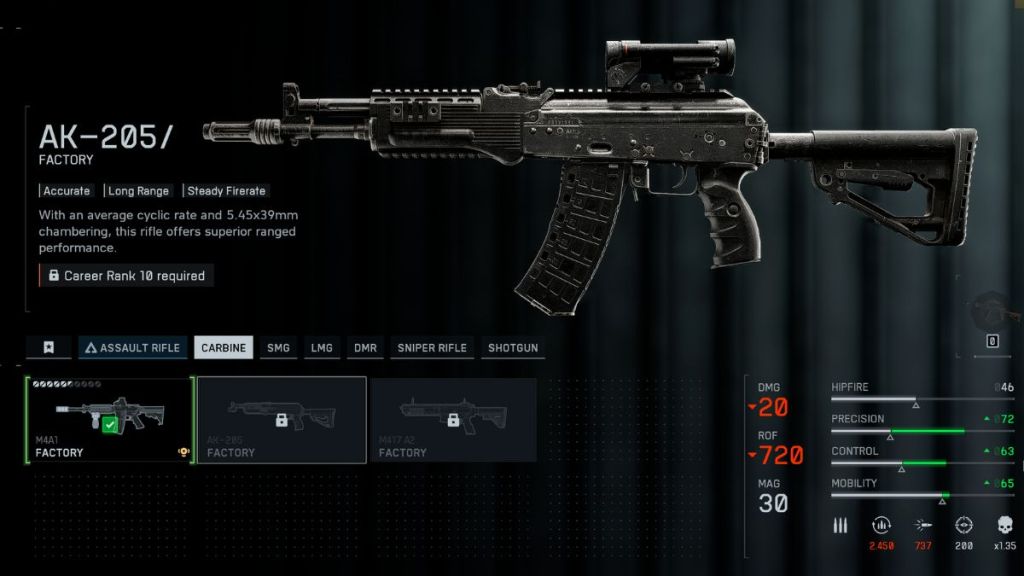Select the M4A1 Factory weapon tile
1024x576 pixels.
108,419
